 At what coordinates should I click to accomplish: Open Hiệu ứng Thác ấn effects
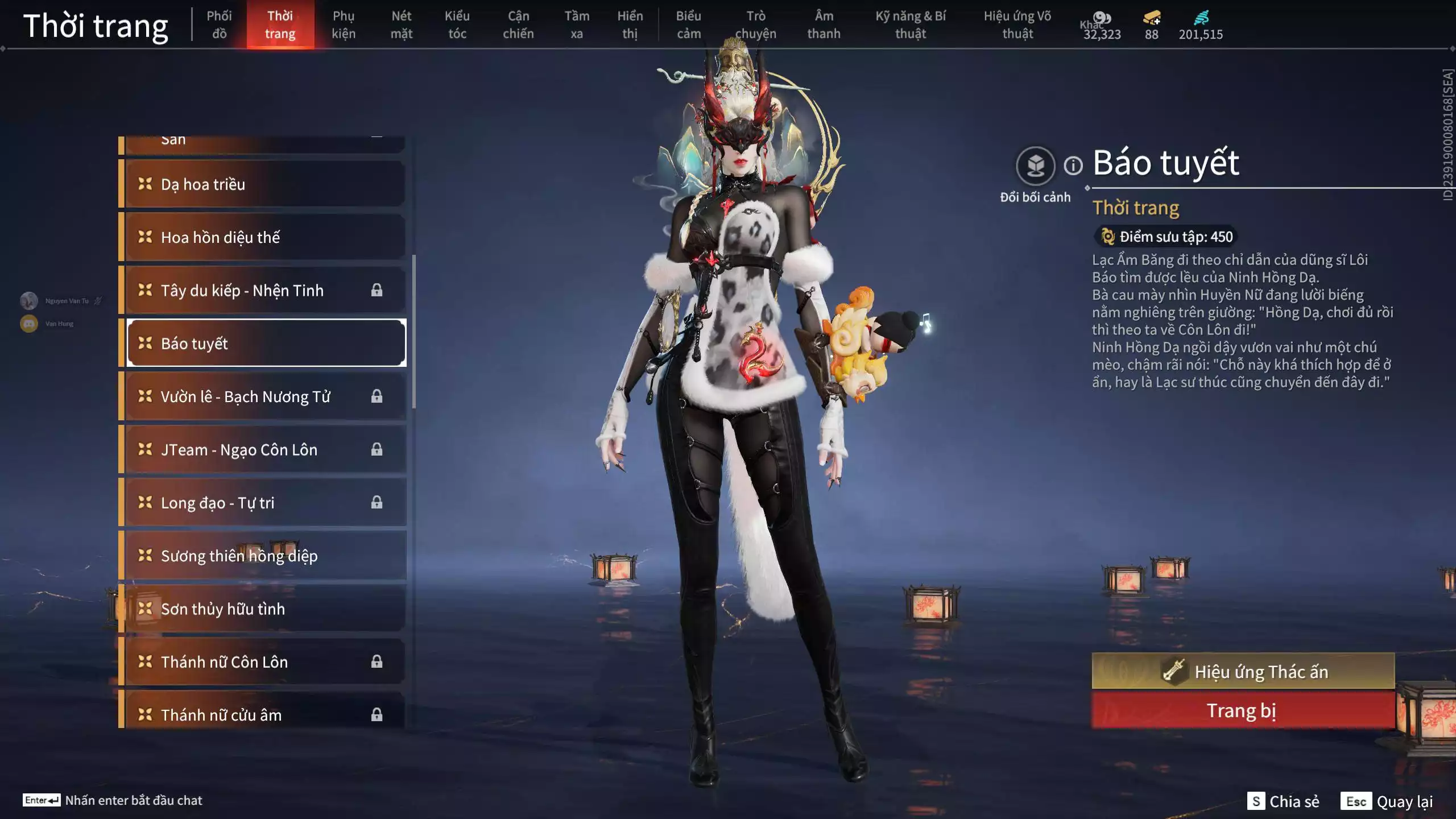click(1243, 672)
